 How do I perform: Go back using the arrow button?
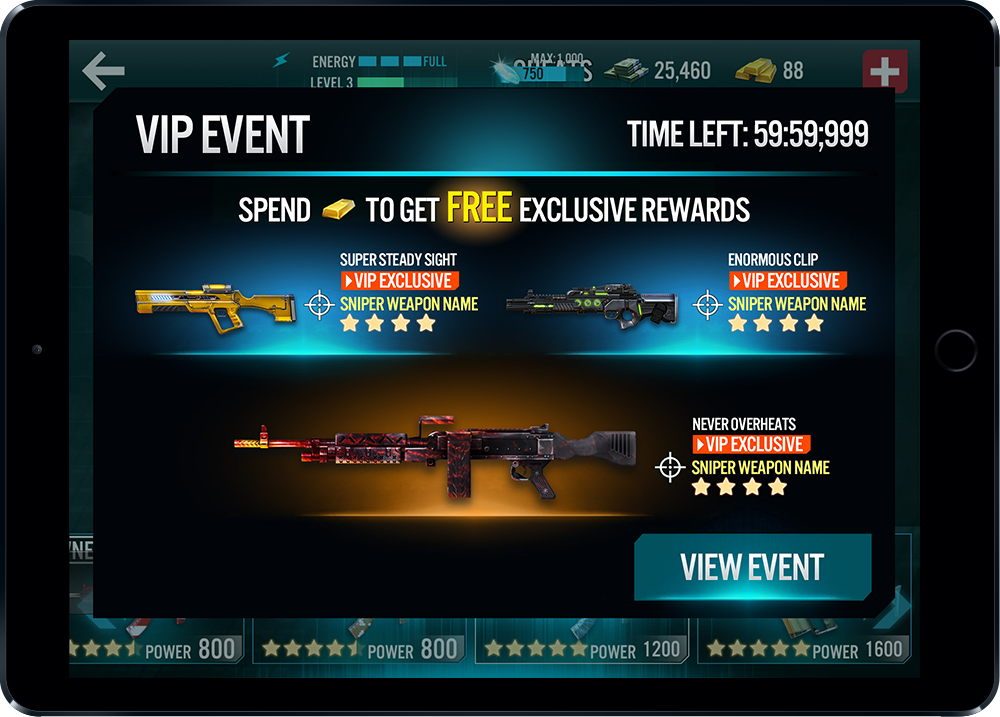(x=103, y=71)
